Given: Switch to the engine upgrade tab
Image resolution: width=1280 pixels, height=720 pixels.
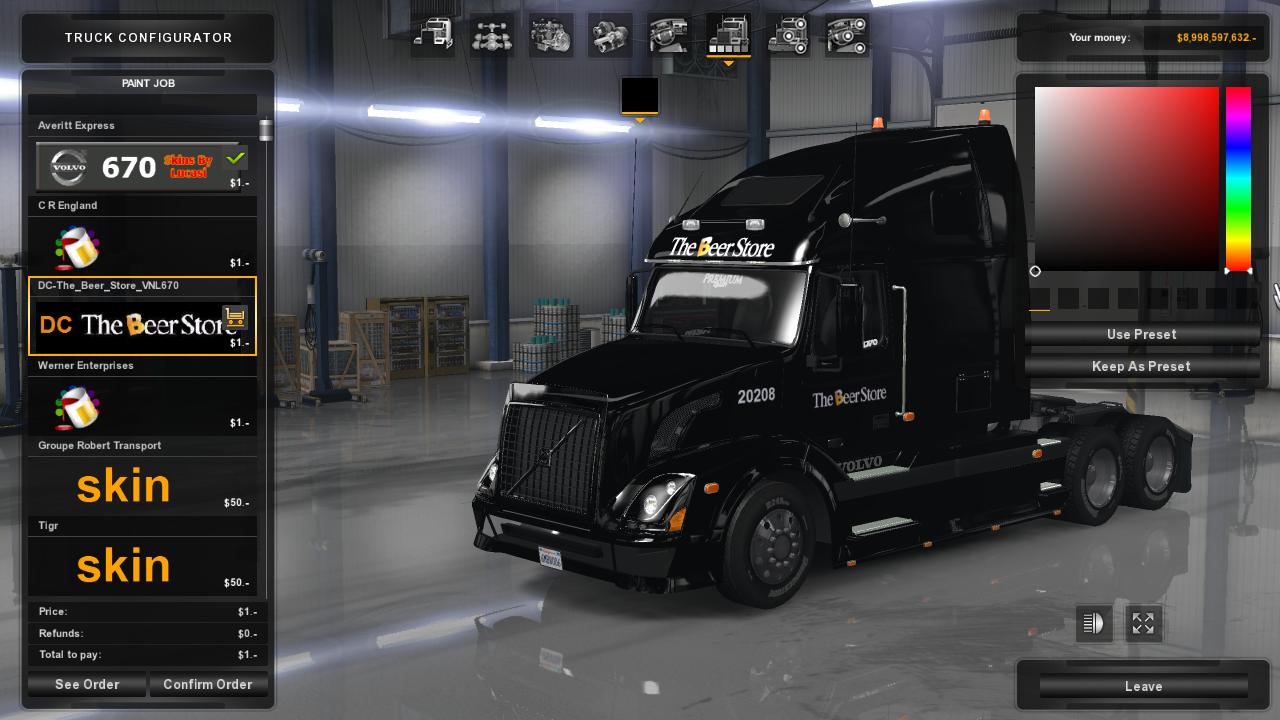Looking at the screenshot, I should pyautogui.click(x=551, y=36).
